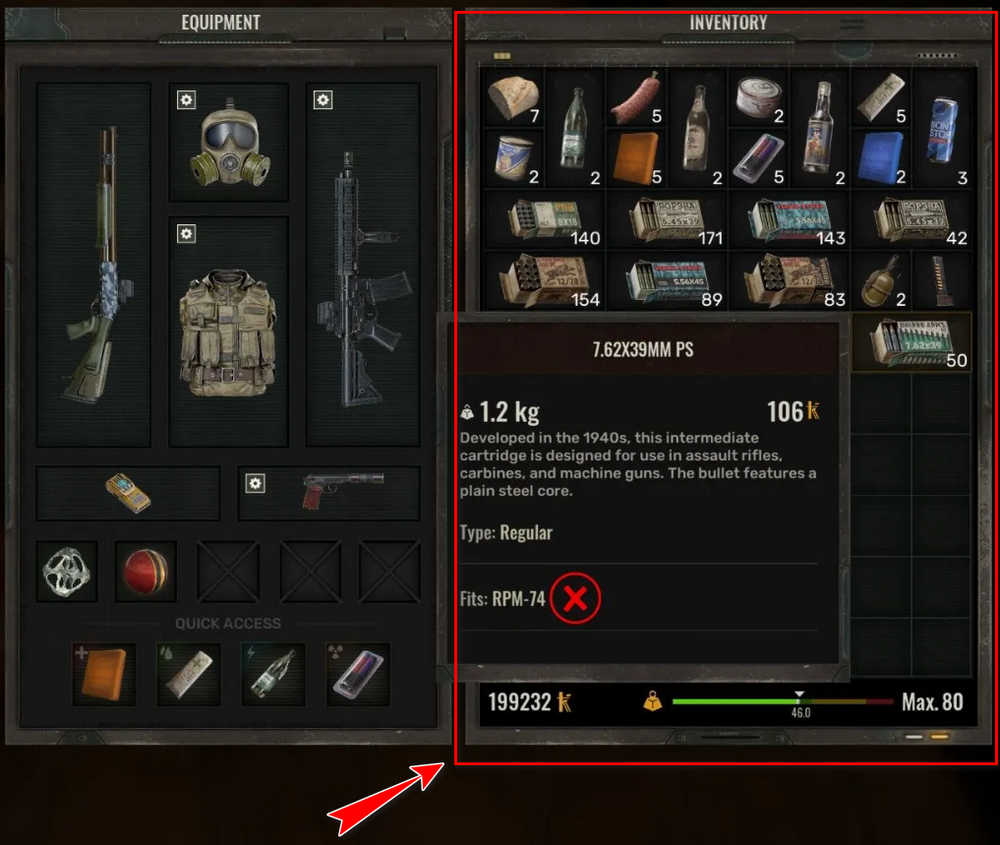1000x845 pixels.
Task: Select the blue medkit in the inventory
Action: click(x=882, y=158)
